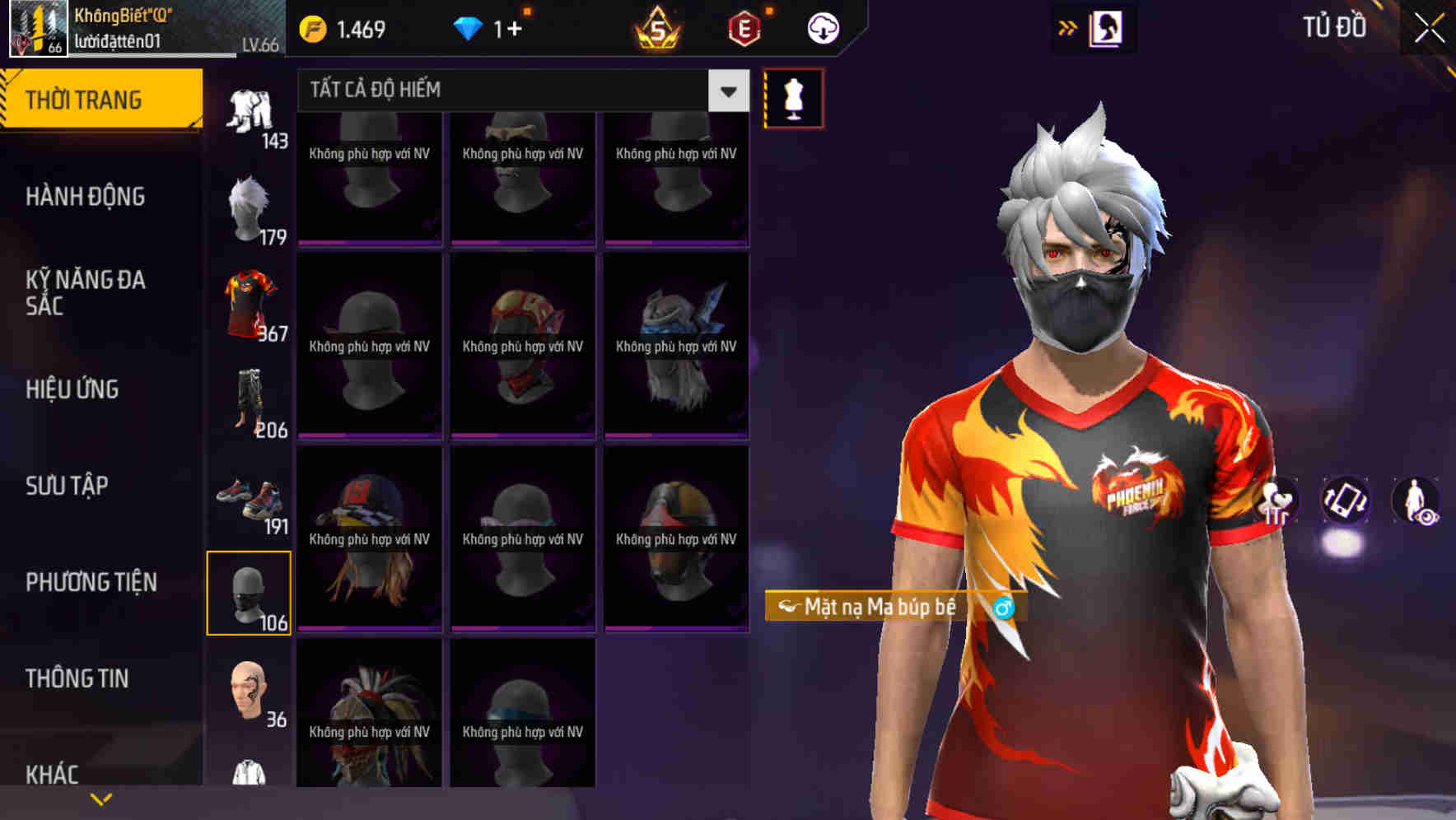The height and width of the screenshot is (820, 1456).
Task: Select the mannequin outfit preset icon
Action: [793, 97]
